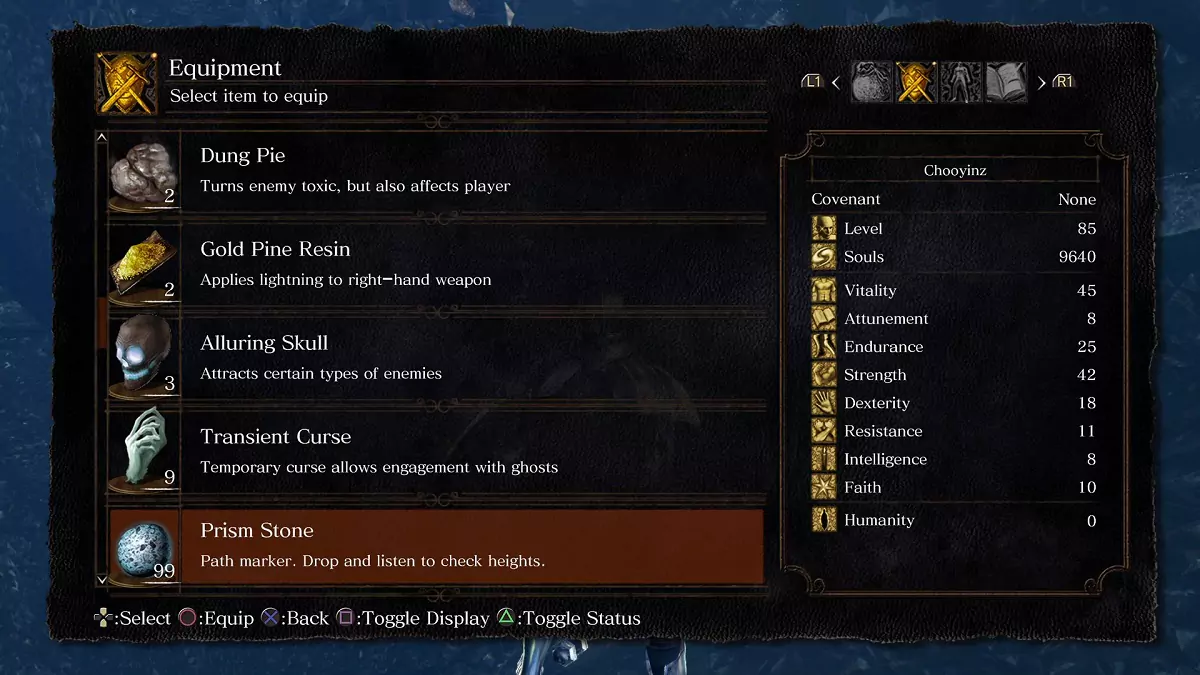Switch to the inventory bag tab

871,82
